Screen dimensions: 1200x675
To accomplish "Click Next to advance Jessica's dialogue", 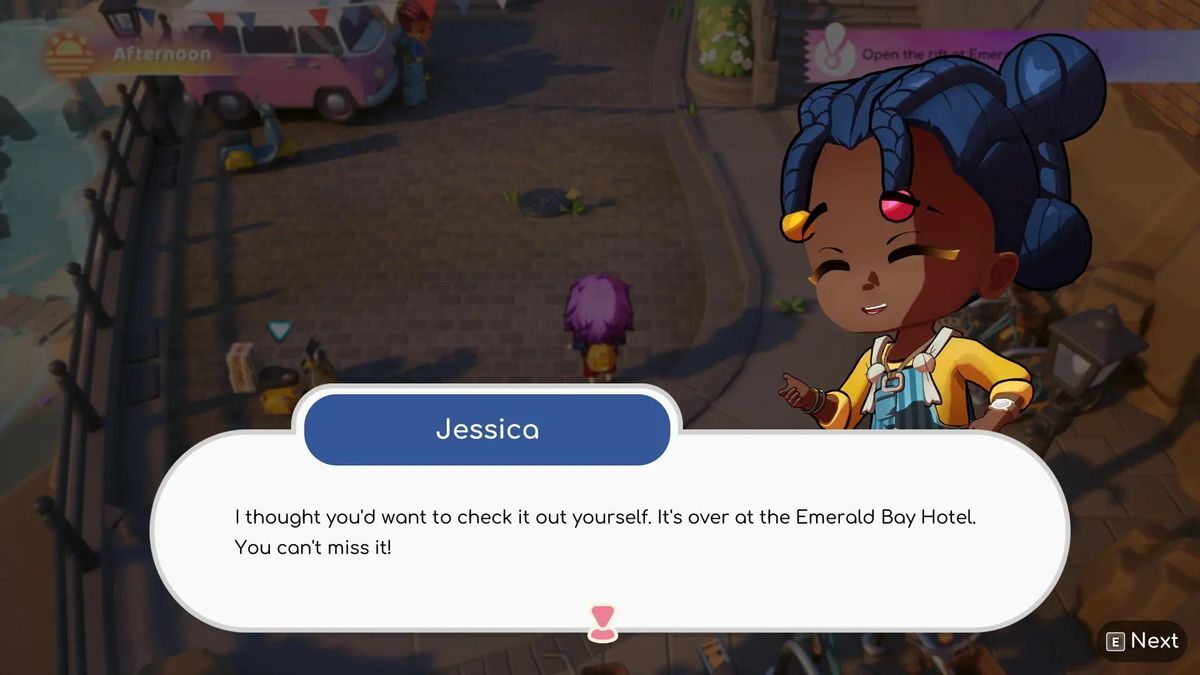I will tap(1142, 642).
